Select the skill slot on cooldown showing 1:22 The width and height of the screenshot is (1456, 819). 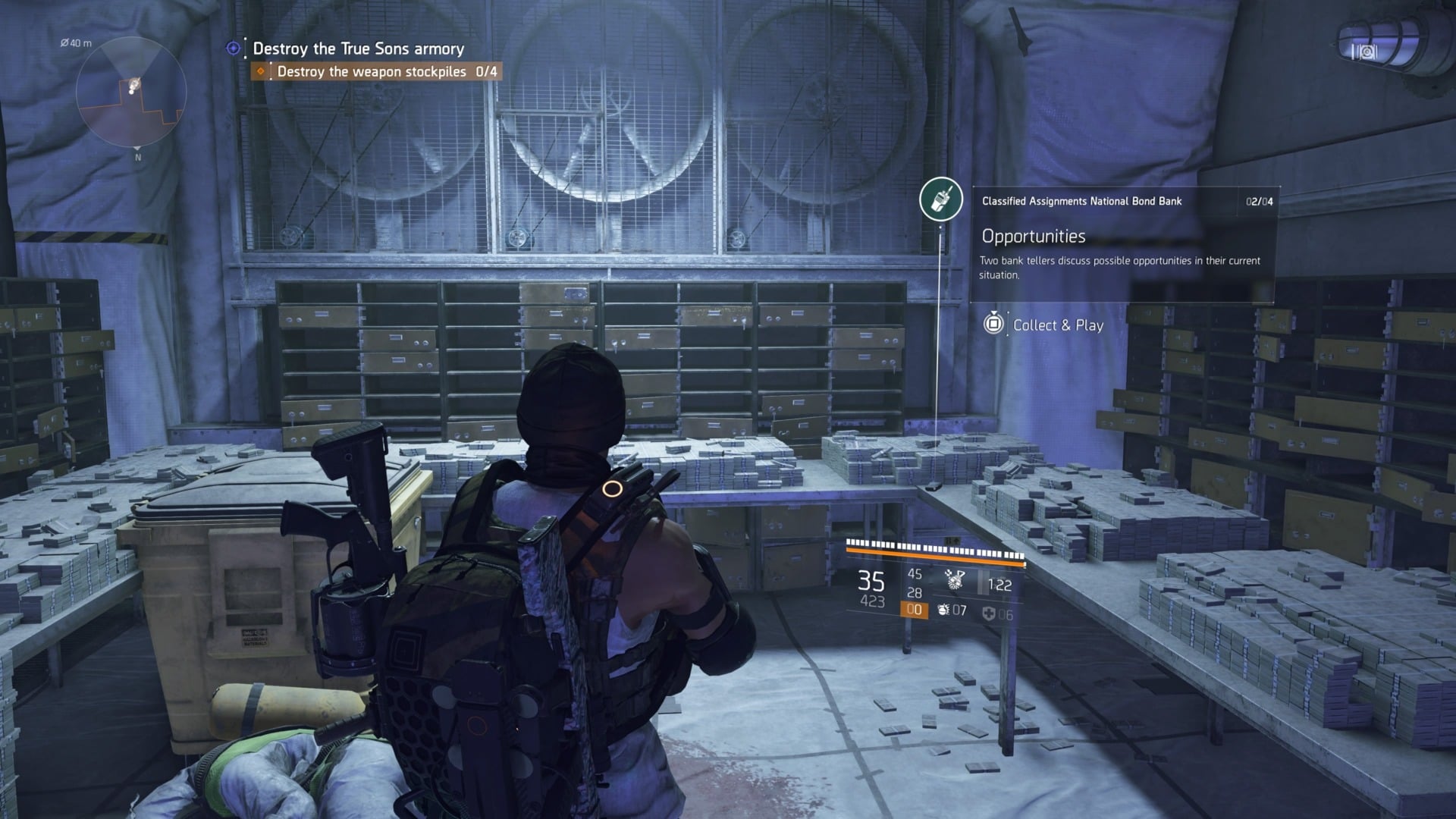click(x=996, y=585)
